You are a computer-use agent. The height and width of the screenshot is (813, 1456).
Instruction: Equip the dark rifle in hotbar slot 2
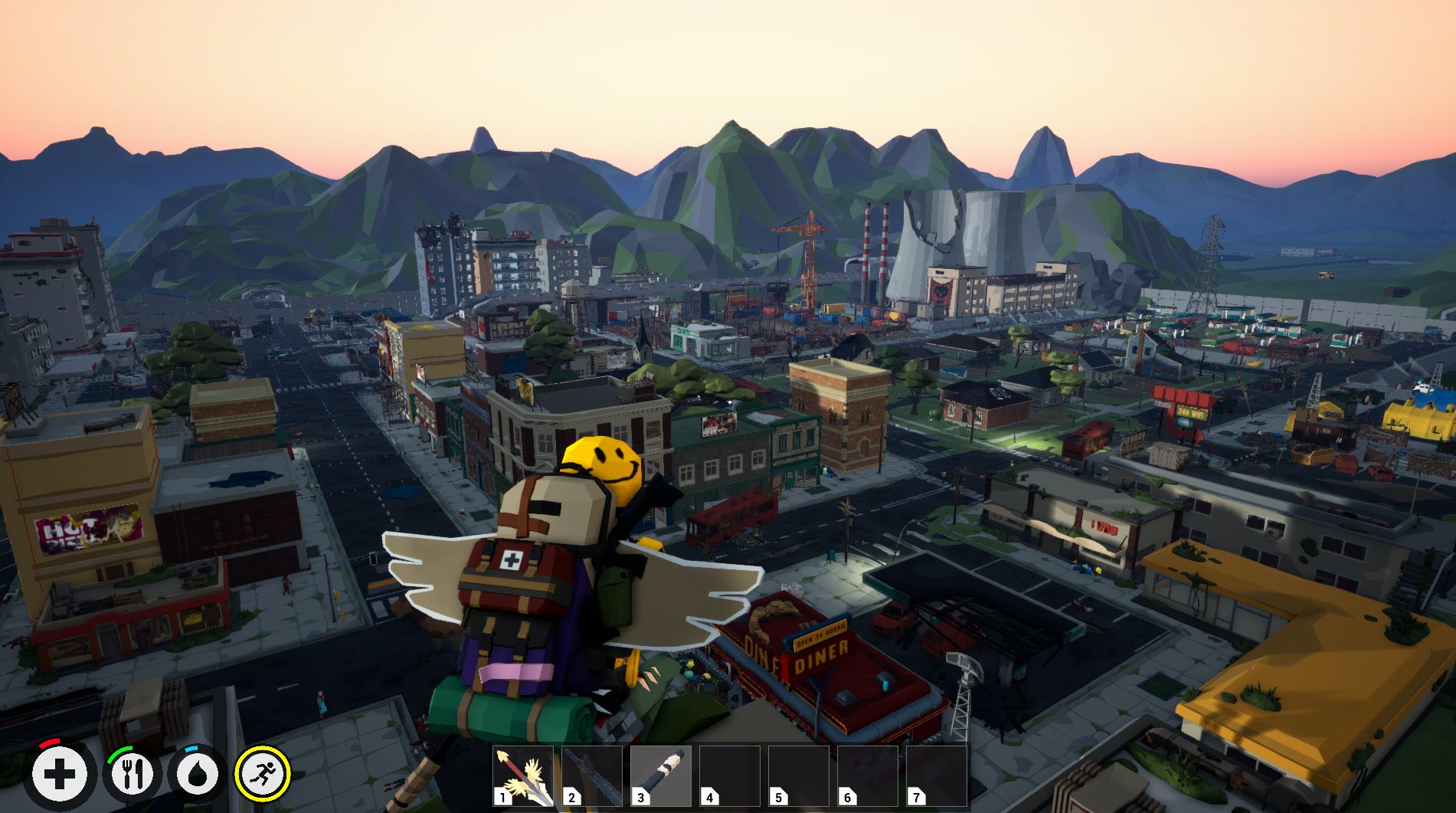coord(592,775)
